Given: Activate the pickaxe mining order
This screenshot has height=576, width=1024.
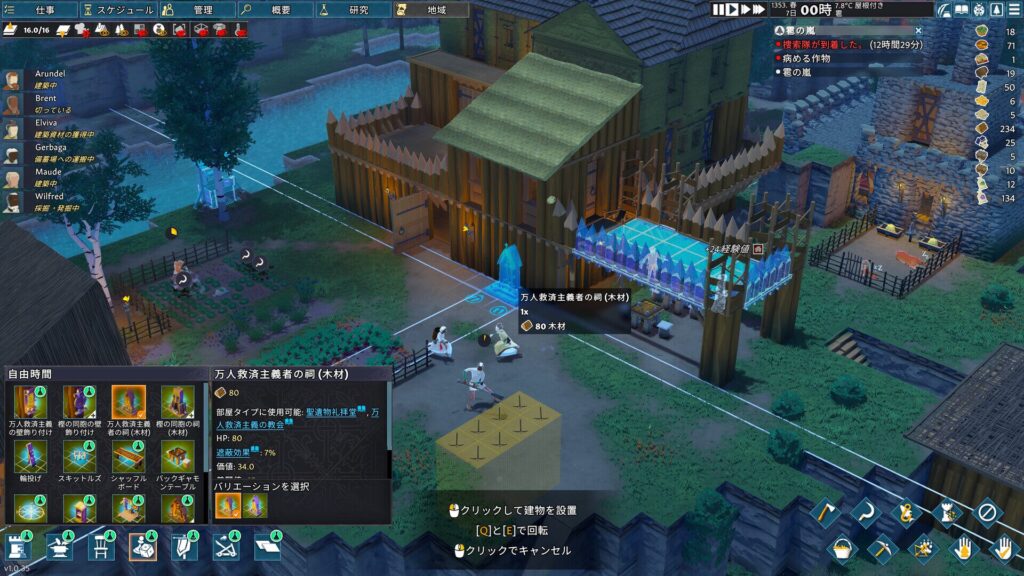Looking at the screenshot, I should pos(882,547).
